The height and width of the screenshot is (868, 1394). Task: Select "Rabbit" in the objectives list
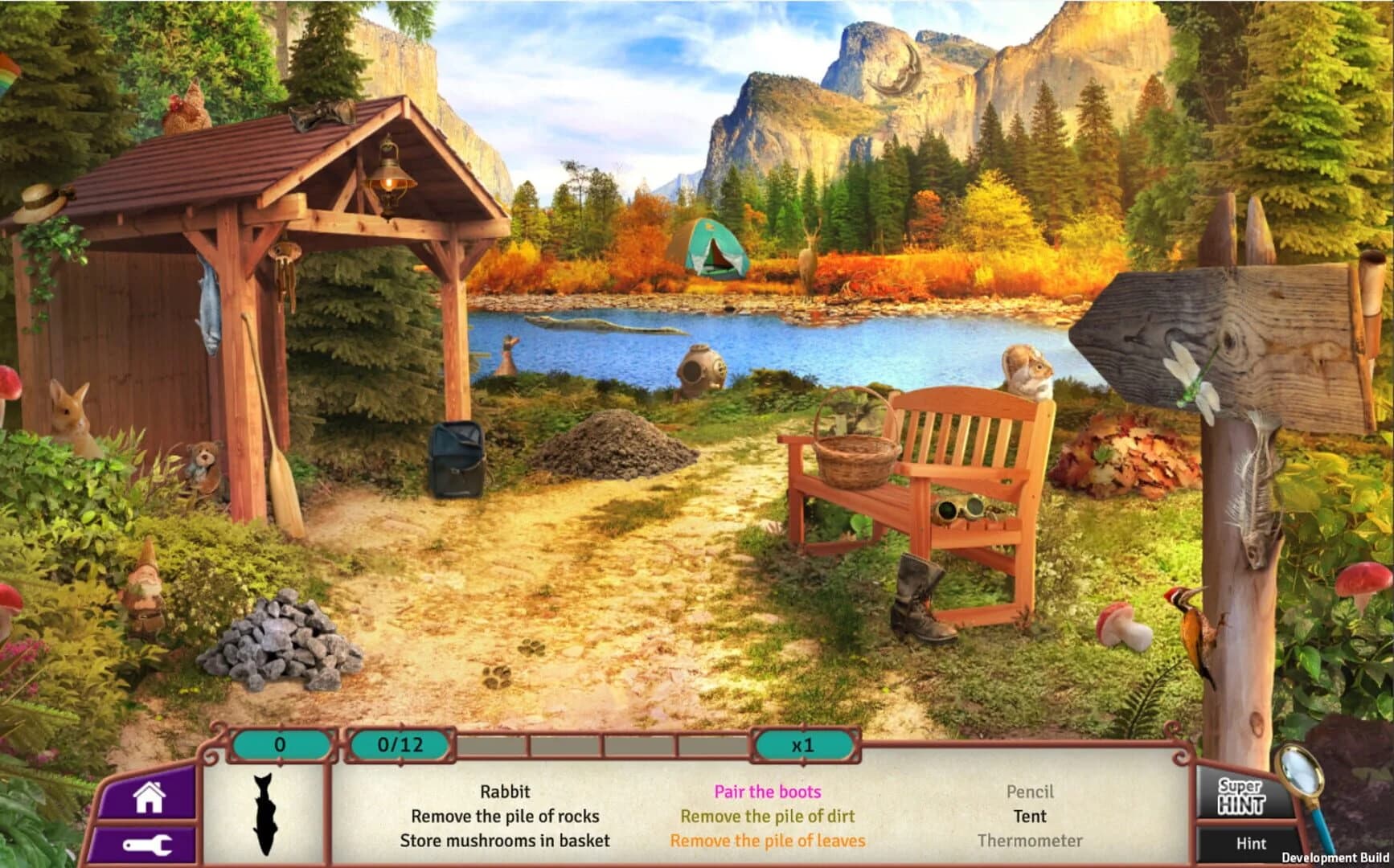point(506,792)
